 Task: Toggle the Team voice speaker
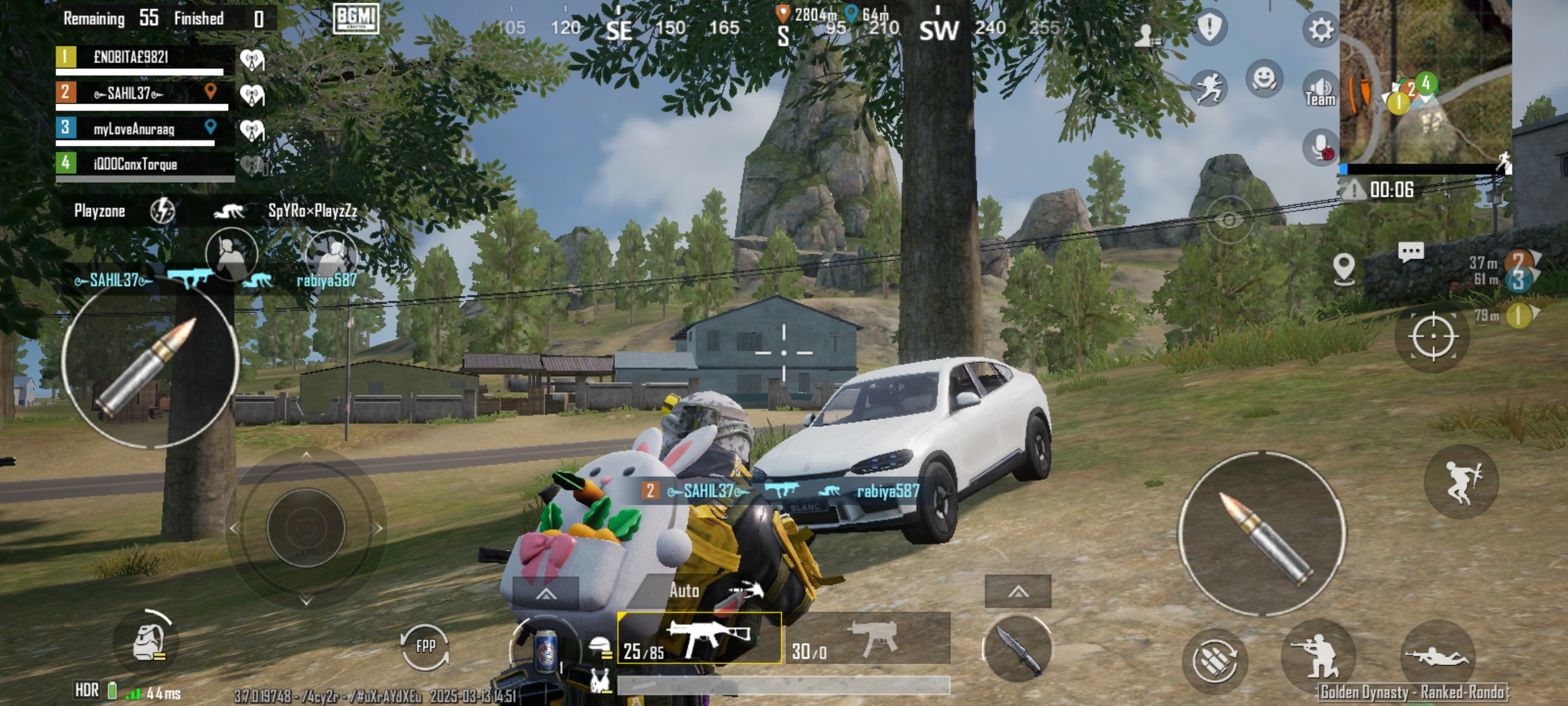pos(1319,91)
